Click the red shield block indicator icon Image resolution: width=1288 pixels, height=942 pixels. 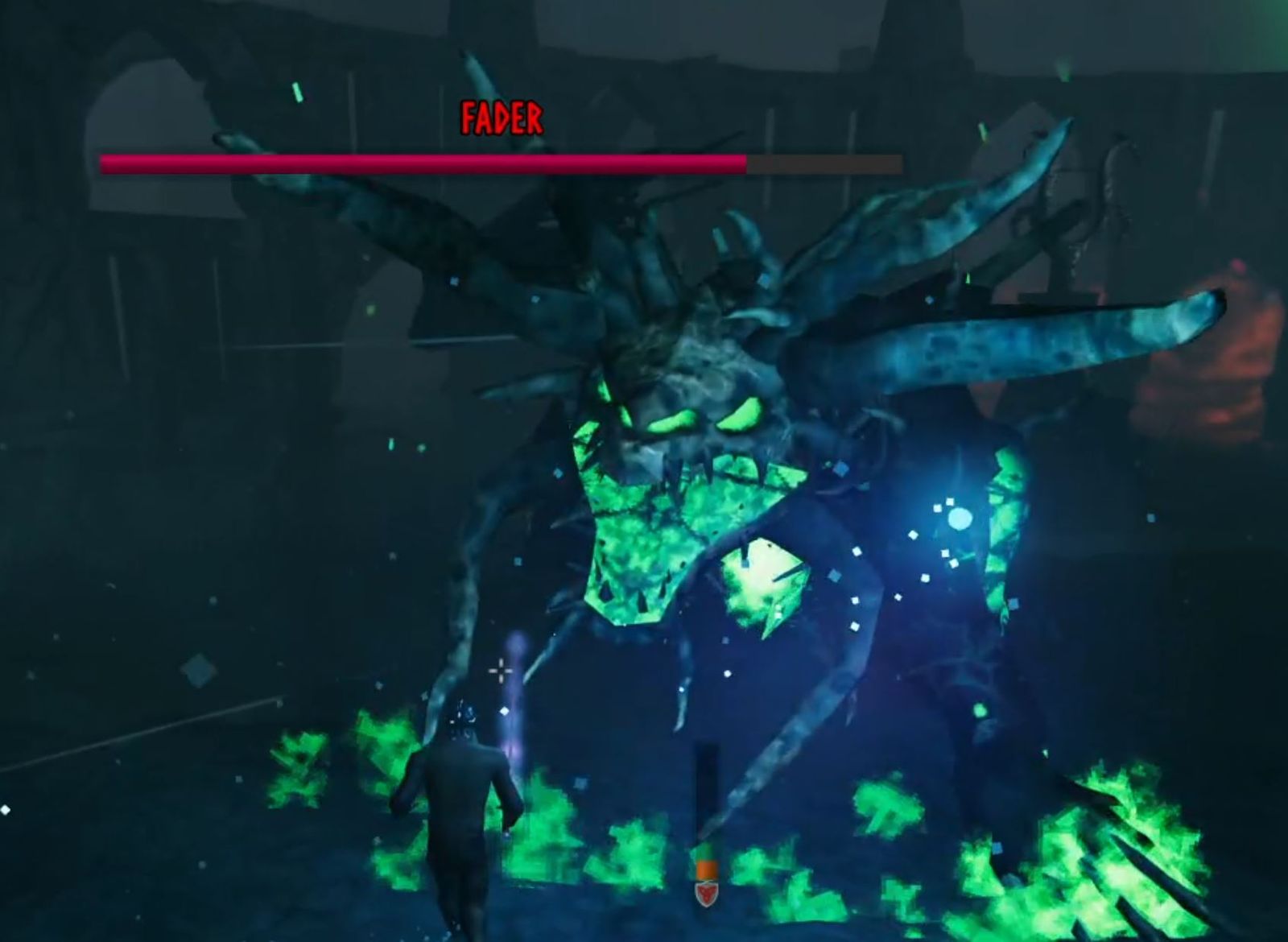coord(706,894)
